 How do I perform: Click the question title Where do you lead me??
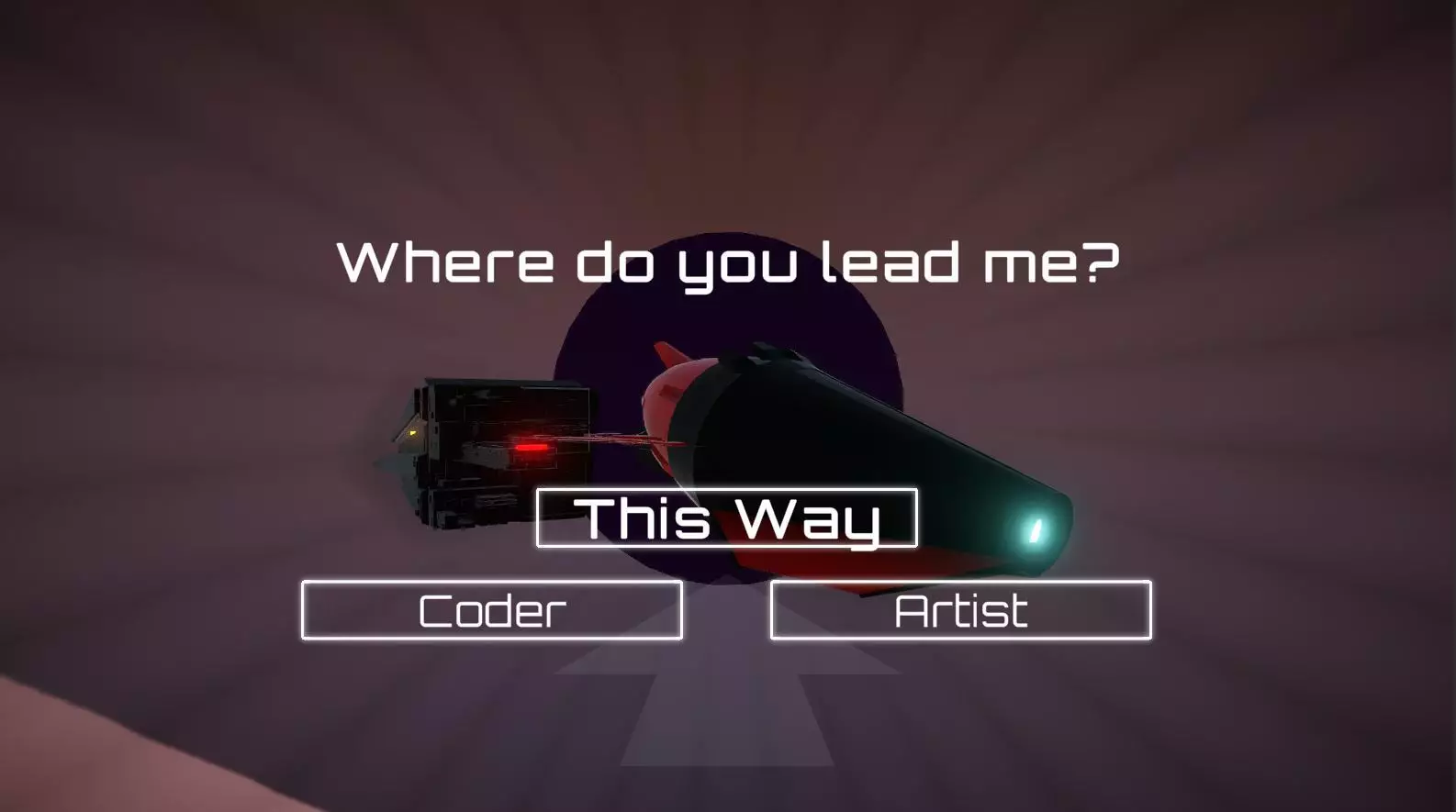click(x=728, y=264)
